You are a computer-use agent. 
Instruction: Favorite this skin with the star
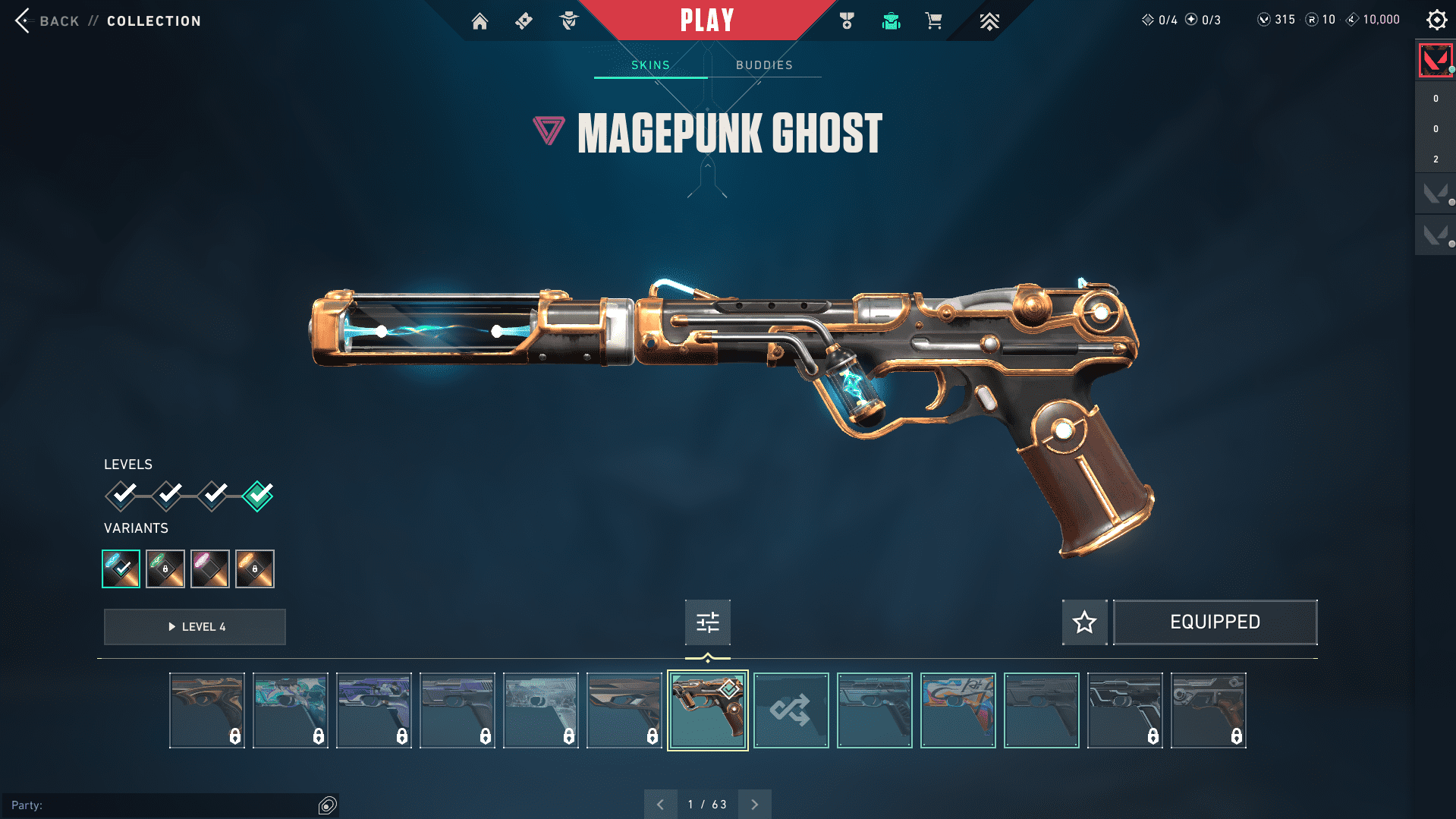click(x=1084, y=622)
